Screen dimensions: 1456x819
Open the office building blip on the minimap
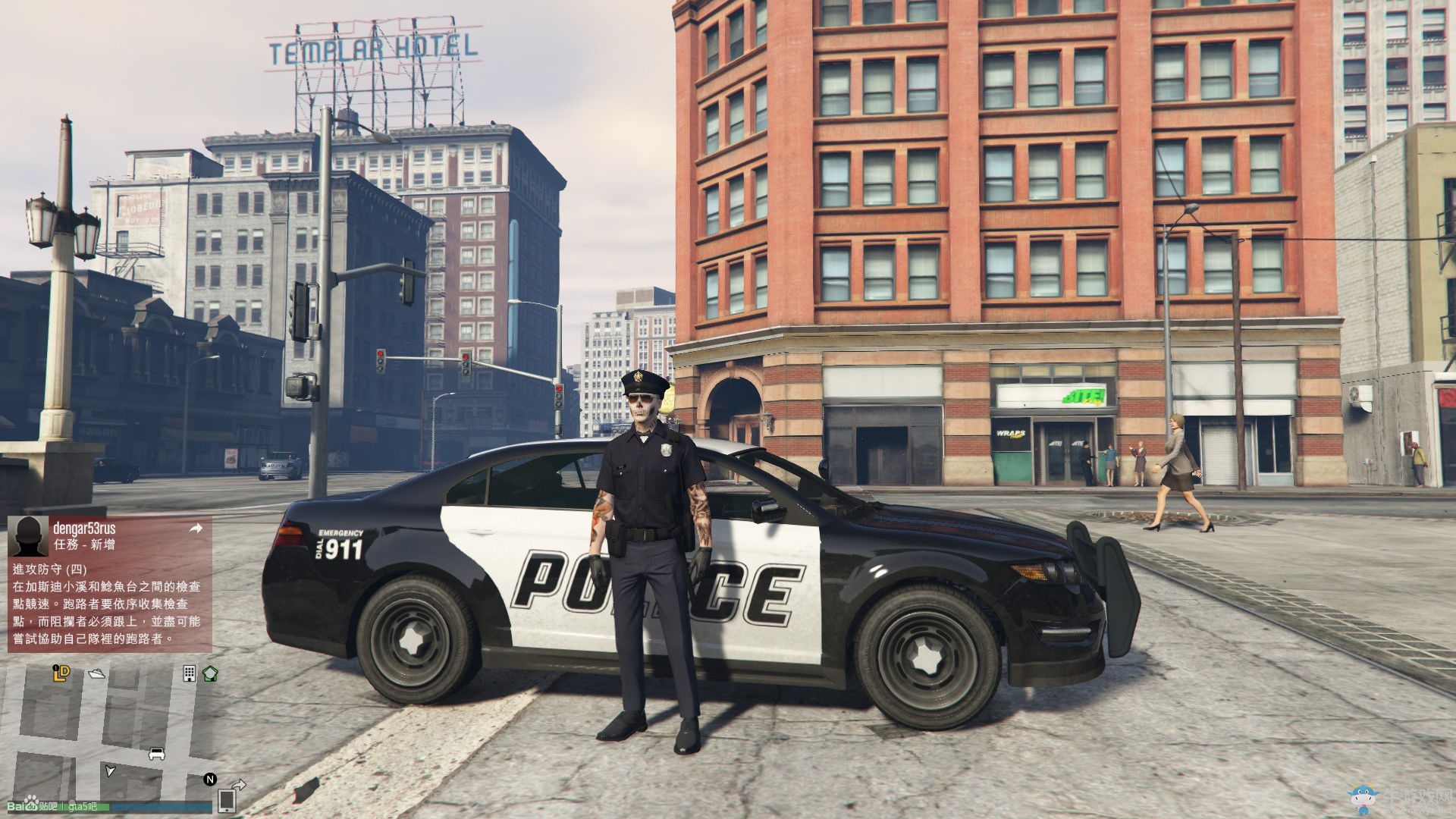click(x=190, y=674)
